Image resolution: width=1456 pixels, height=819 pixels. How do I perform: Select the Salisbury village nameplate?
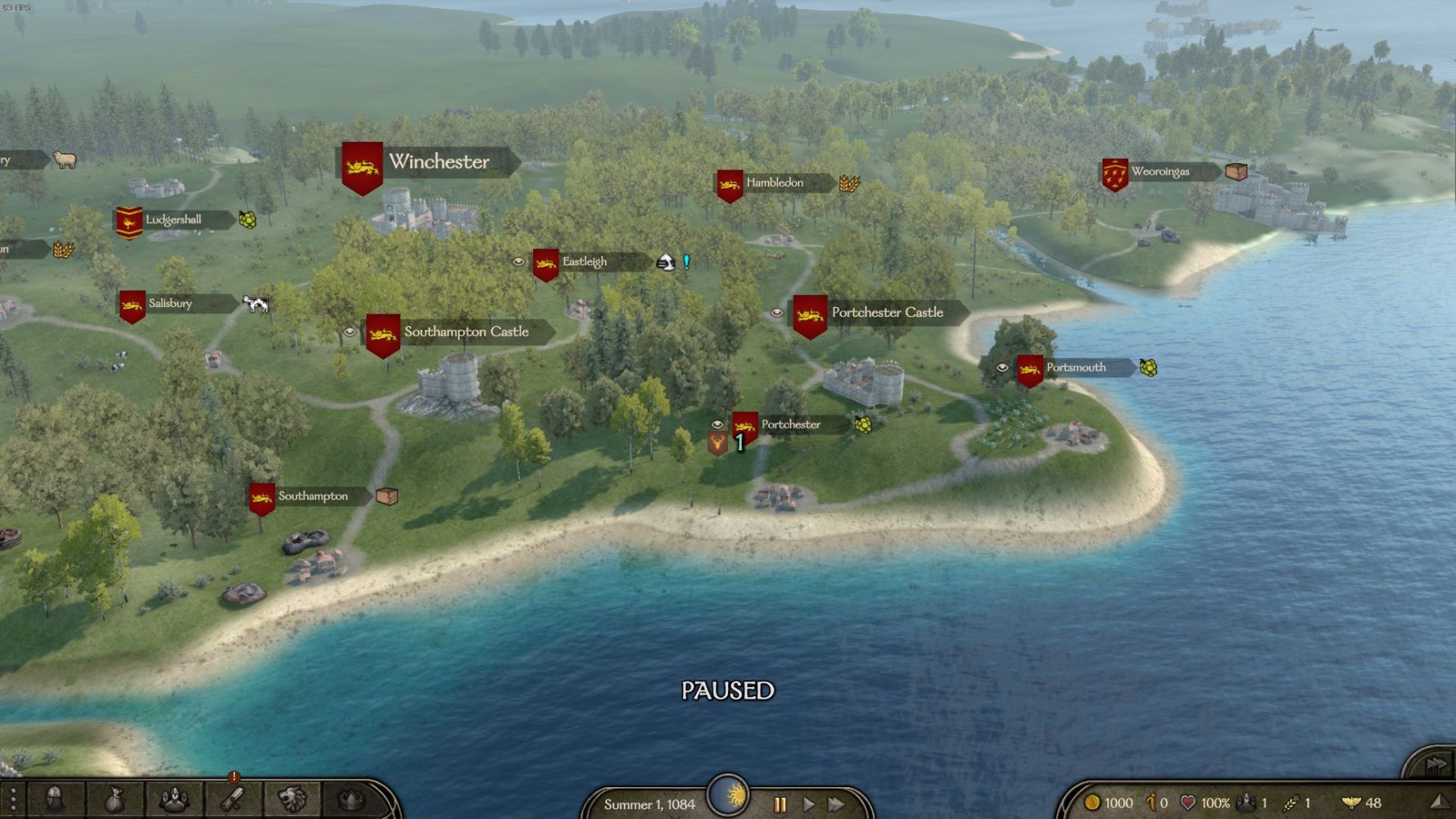(x=170, y=303)
